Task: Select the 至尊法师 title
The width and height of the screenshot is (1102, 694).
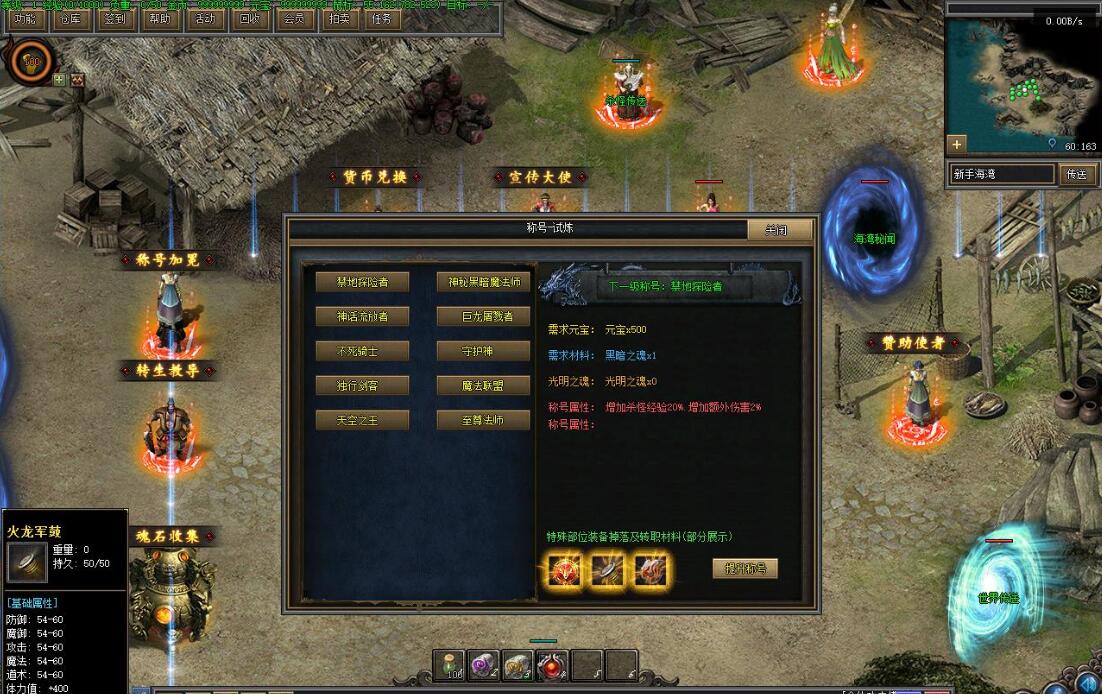Action: click(x=483, y=420)
